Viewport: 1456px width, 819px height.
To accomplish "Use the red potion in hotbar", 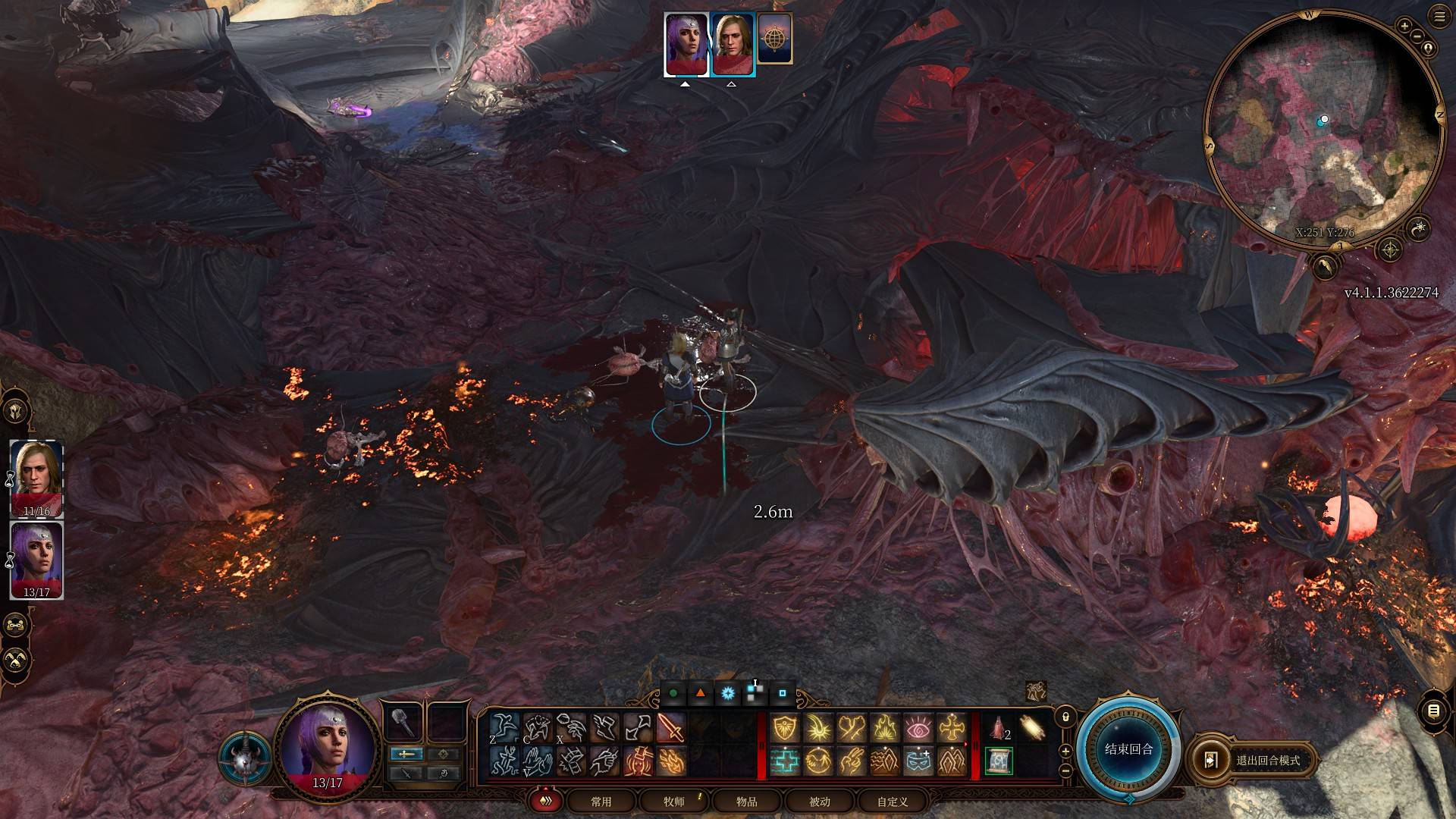I will [x=998, y=728].
